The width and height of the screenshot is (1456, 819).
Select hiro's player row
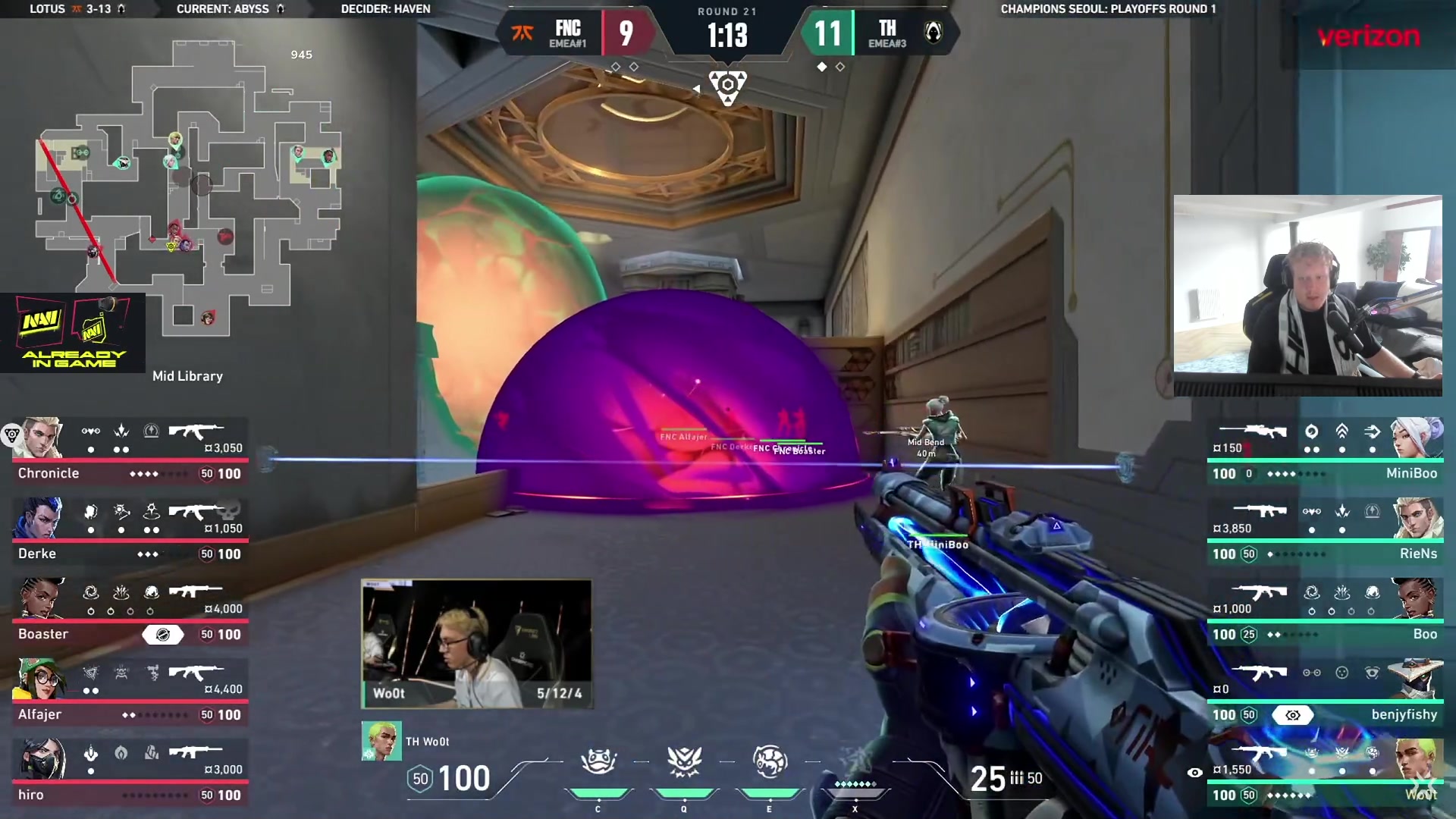point(129,772)
